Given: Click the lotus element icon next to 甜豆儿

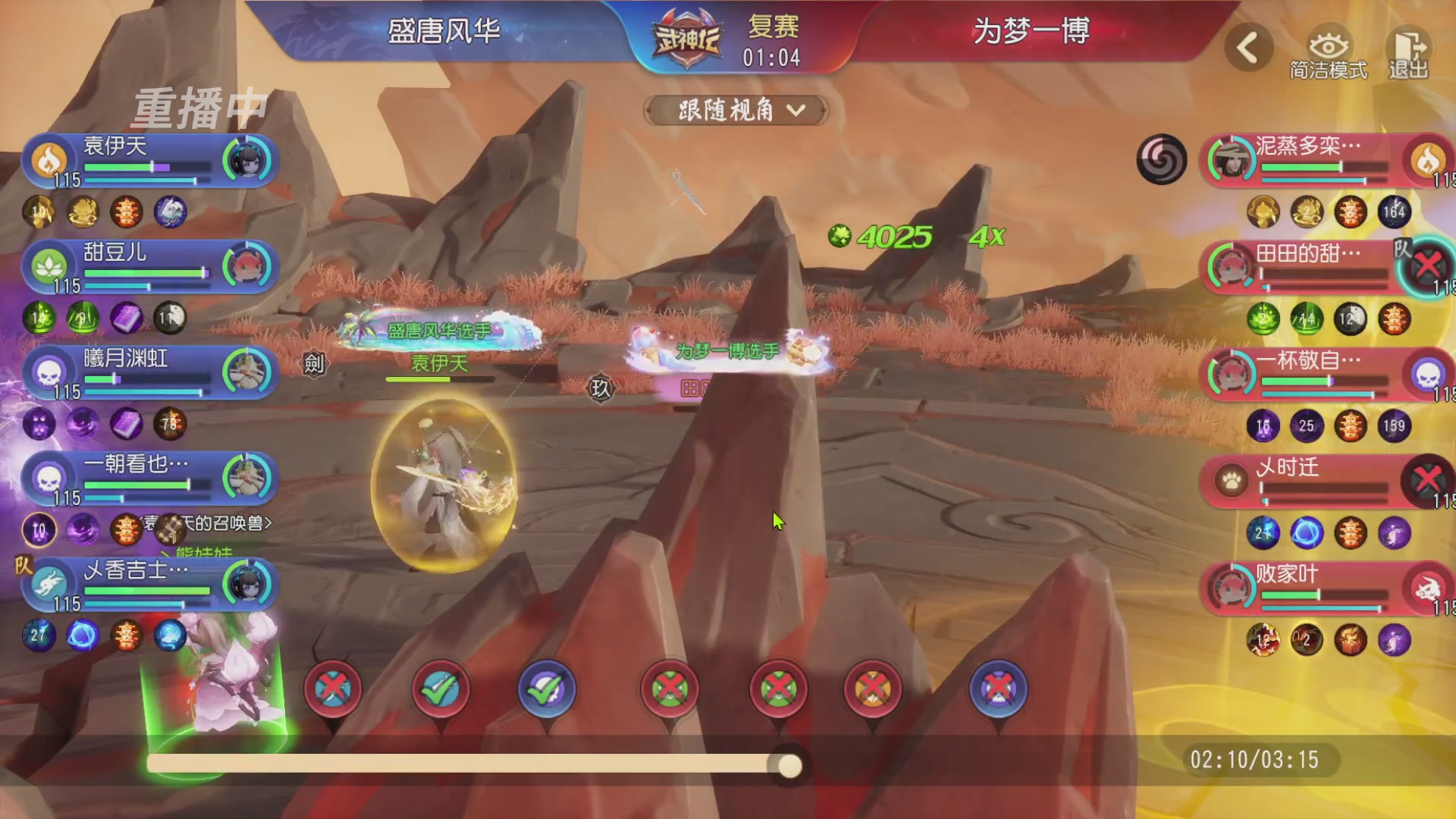Looking at the screenshot, I should [x=50, y=265].
